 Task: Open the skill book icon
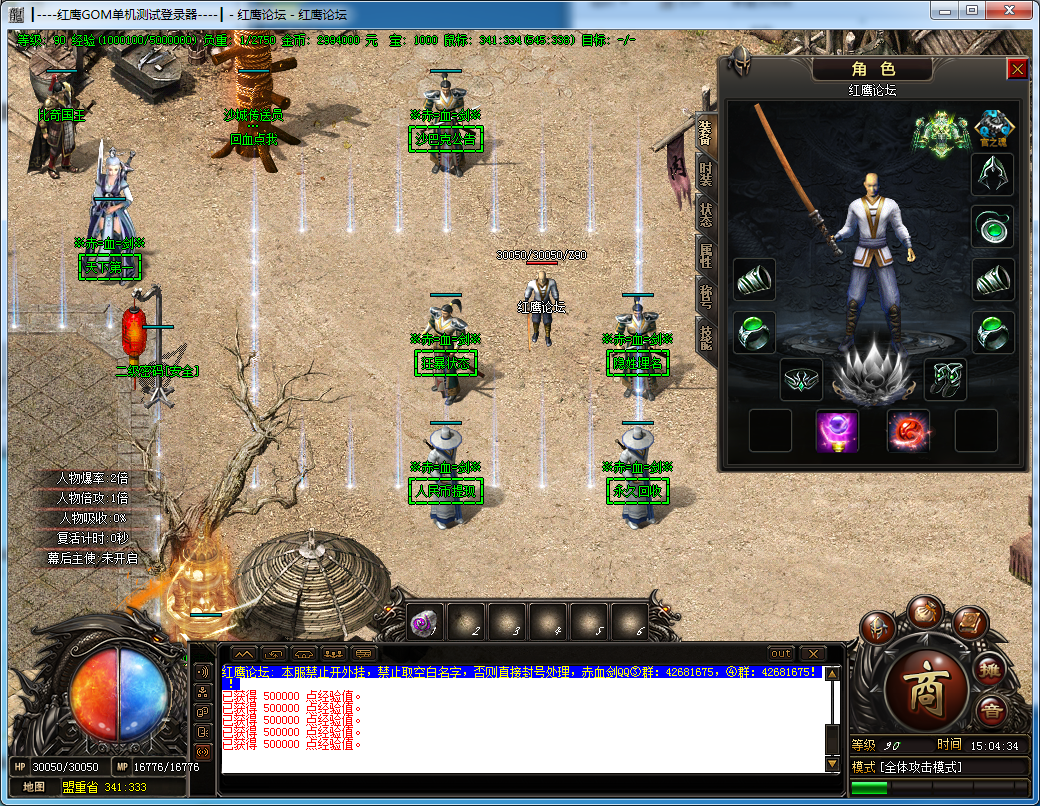point(970,624)
